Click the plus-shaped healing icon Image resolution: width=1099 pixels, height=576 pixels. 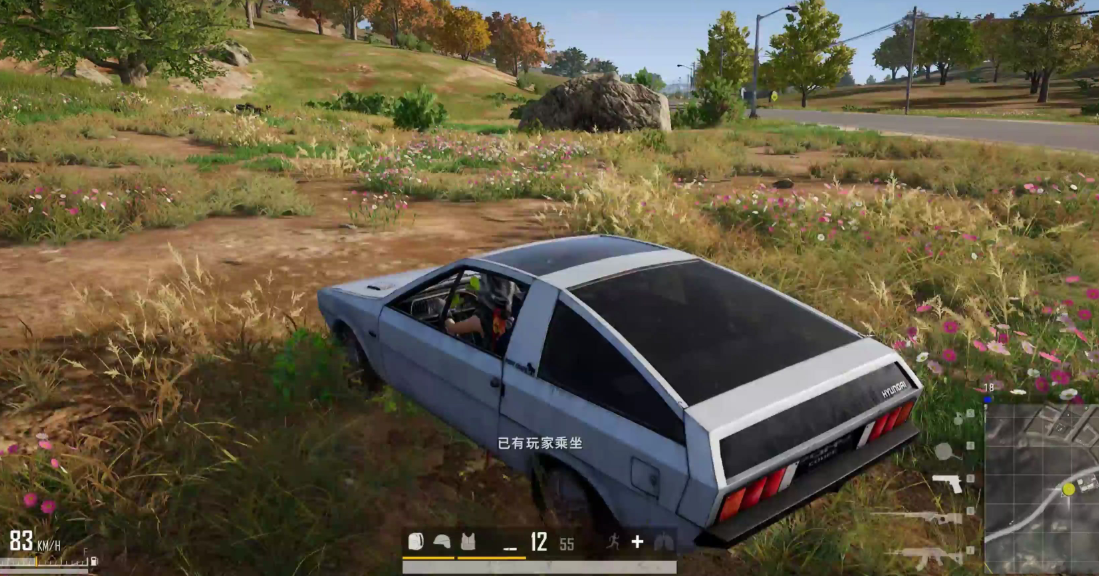(637, 542)
